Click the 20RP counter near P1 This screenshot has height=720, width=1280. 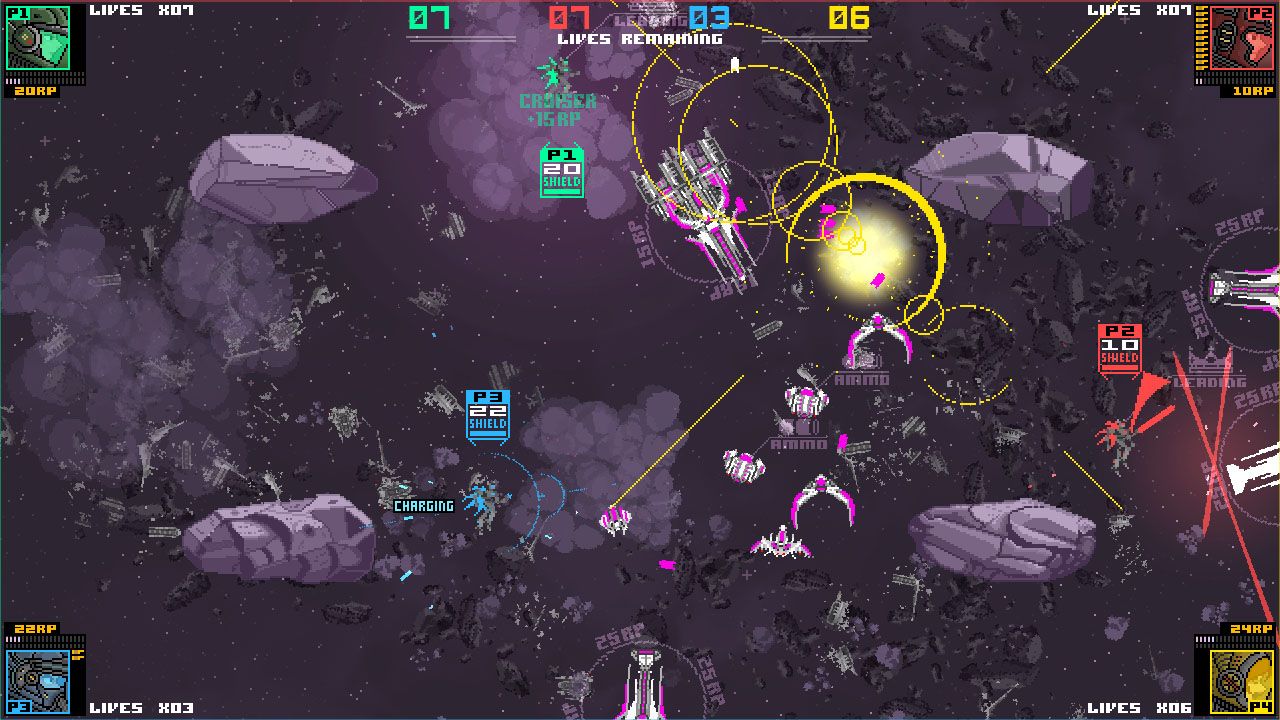(x=35, y=91)
